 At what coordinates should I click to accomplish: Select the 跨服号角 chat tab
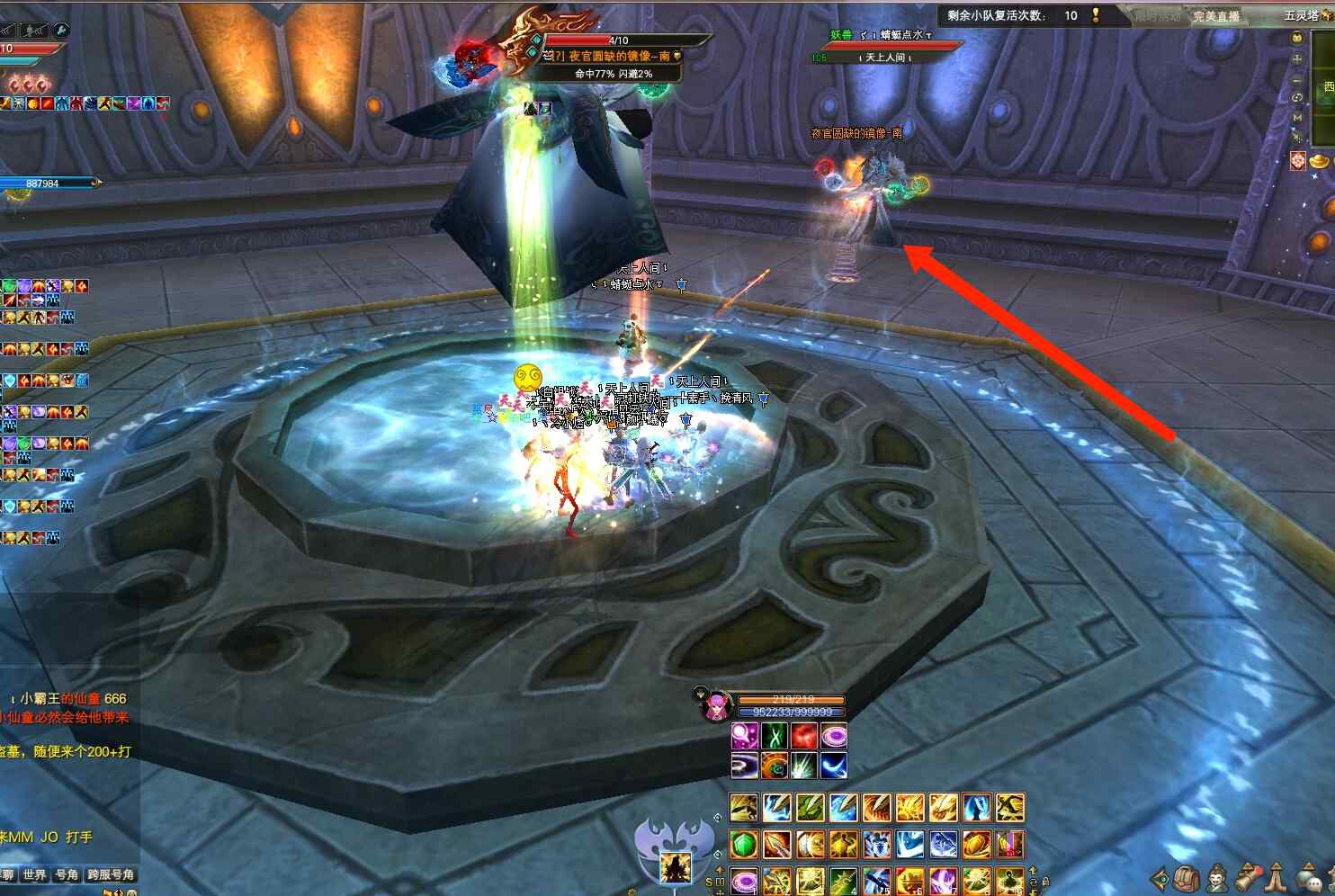111,874
